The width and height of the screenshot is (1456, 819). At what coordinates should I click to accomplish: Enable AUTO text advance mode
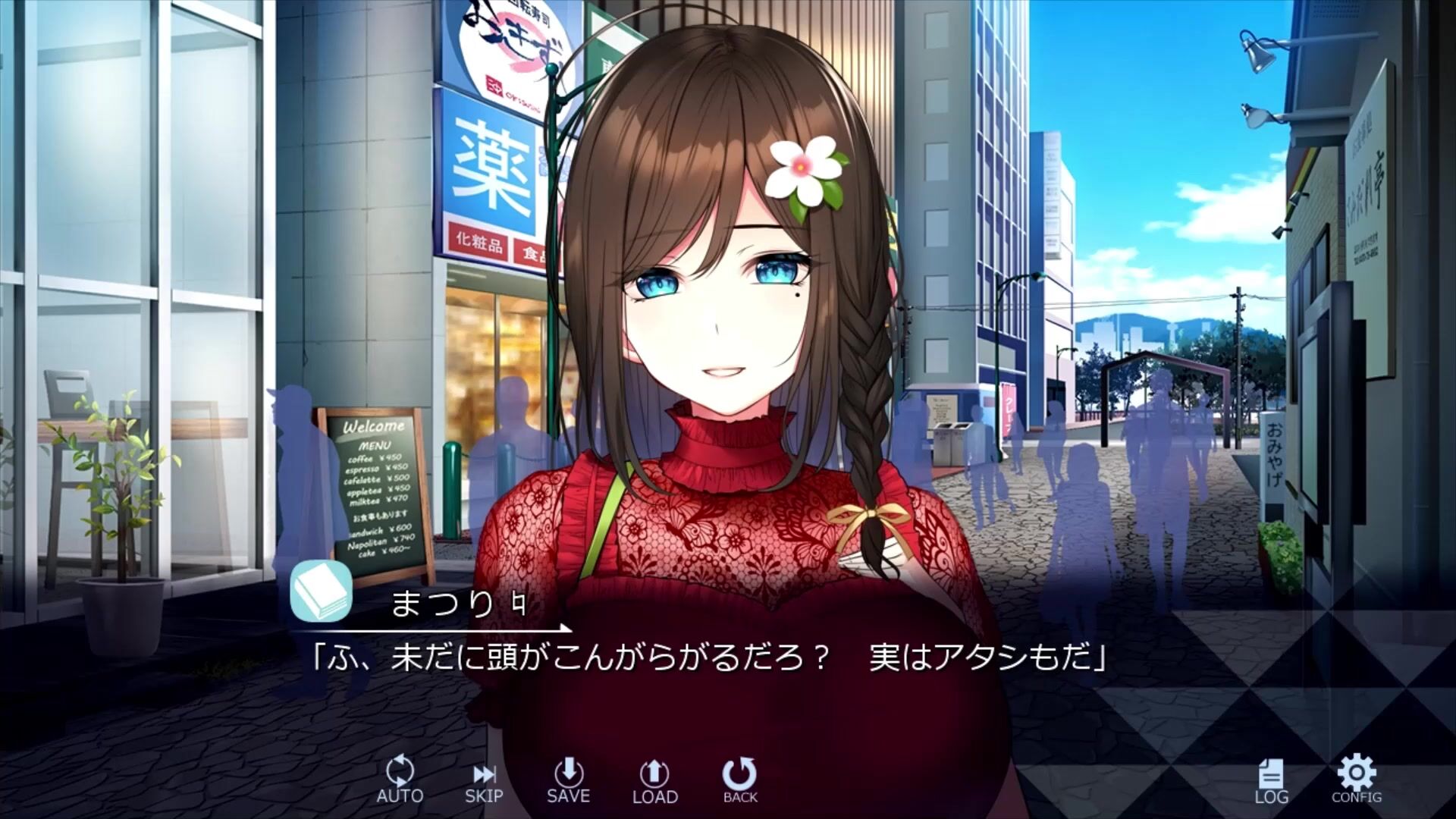(x=400, y=779)
